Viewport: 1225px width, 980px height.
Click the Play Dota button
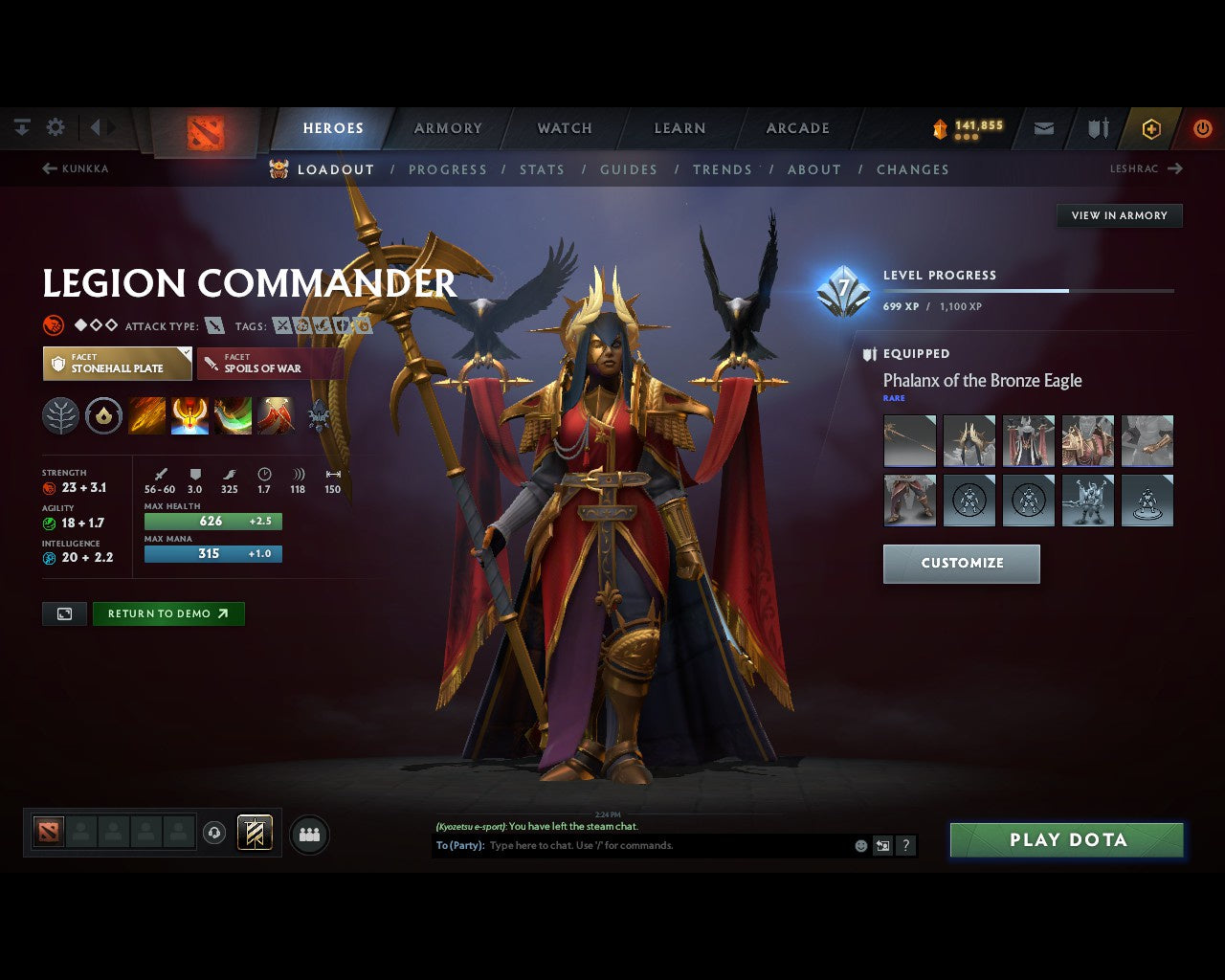pos(1066,839)
